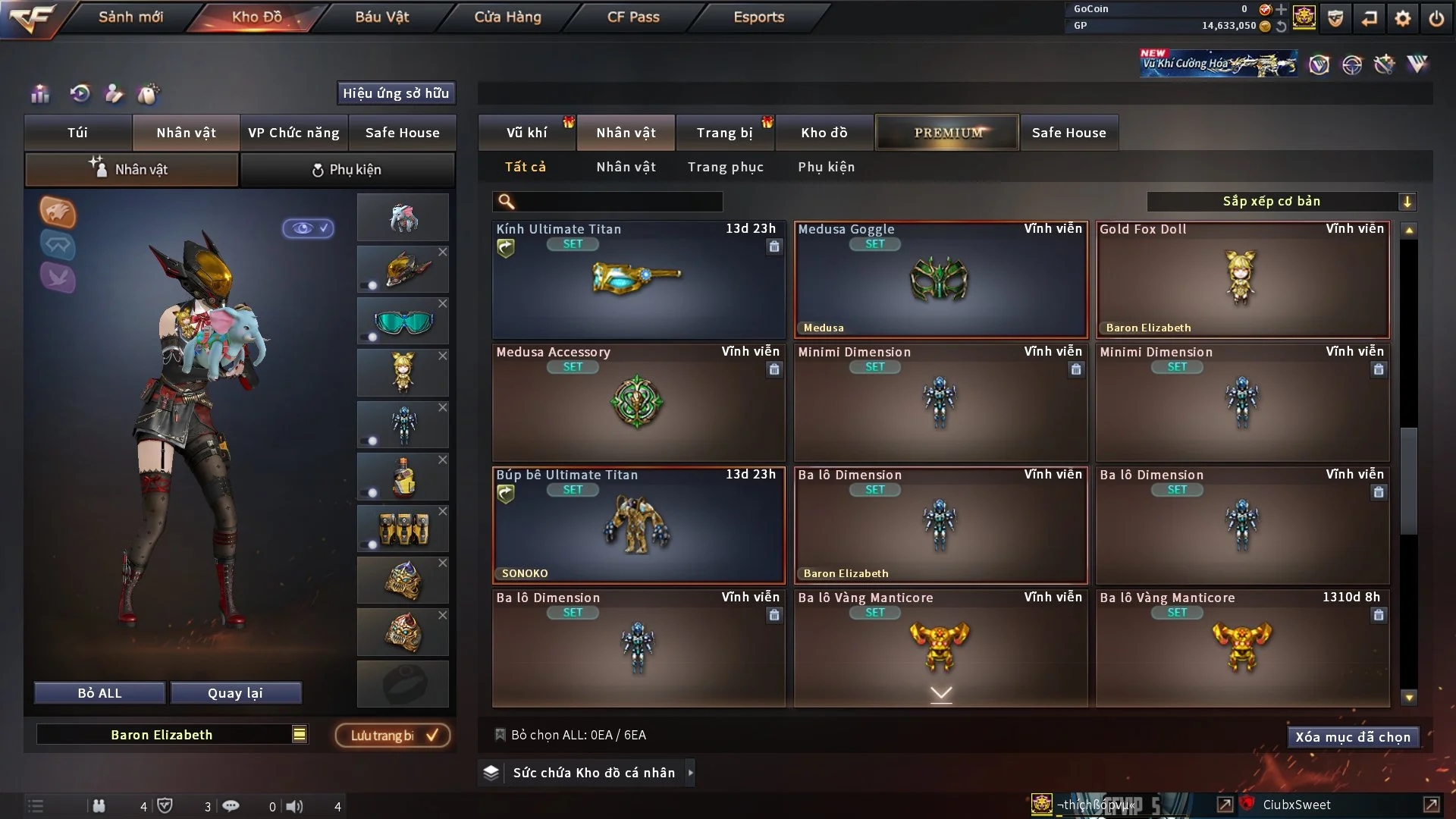The height and width of the screenshot is (819, 1456).
Task: Open the Báu Vật menu
Action: 381,17
